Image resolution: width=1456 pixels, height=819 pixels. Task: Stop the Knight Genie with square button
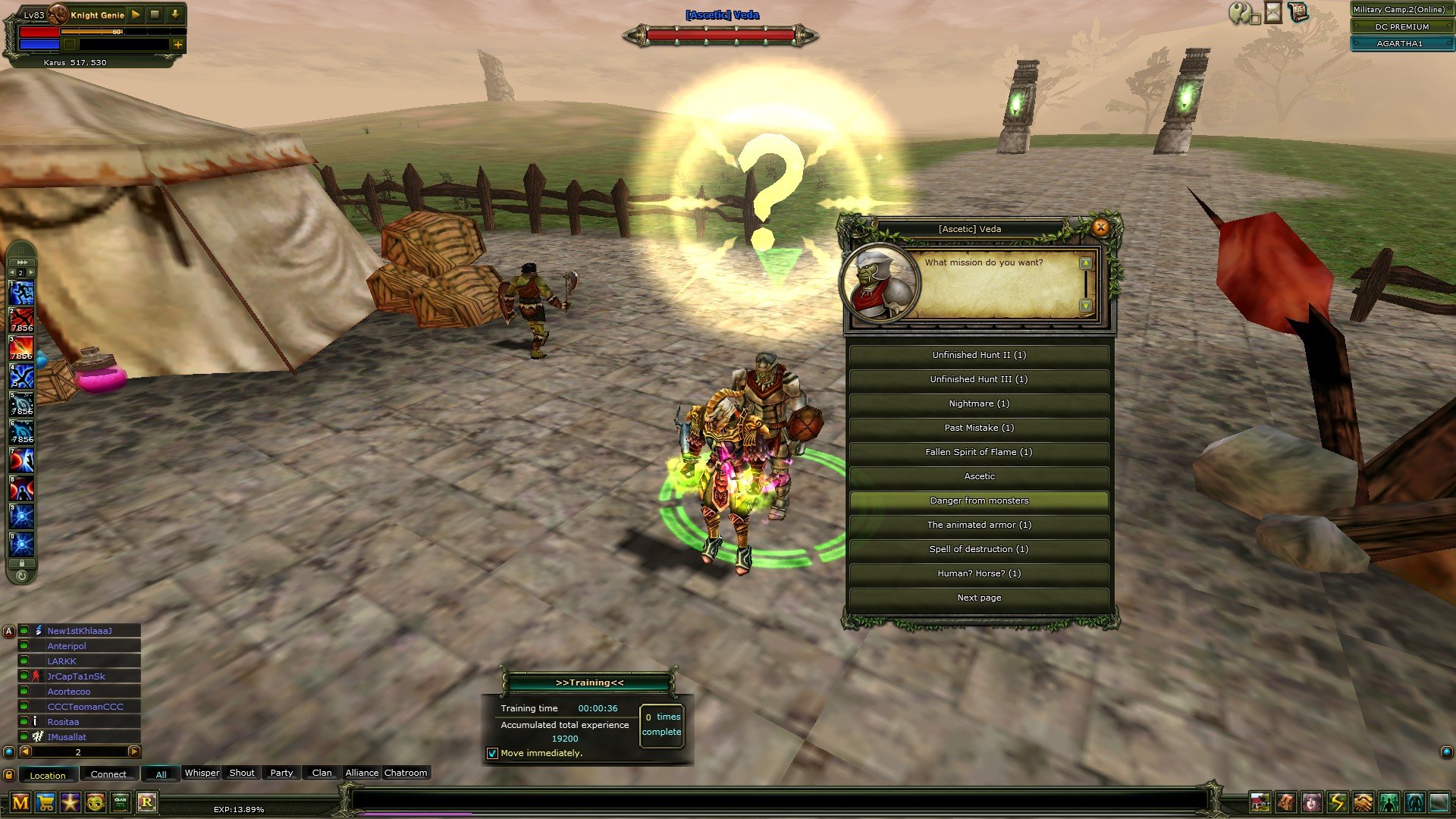(x=154, y=14)
